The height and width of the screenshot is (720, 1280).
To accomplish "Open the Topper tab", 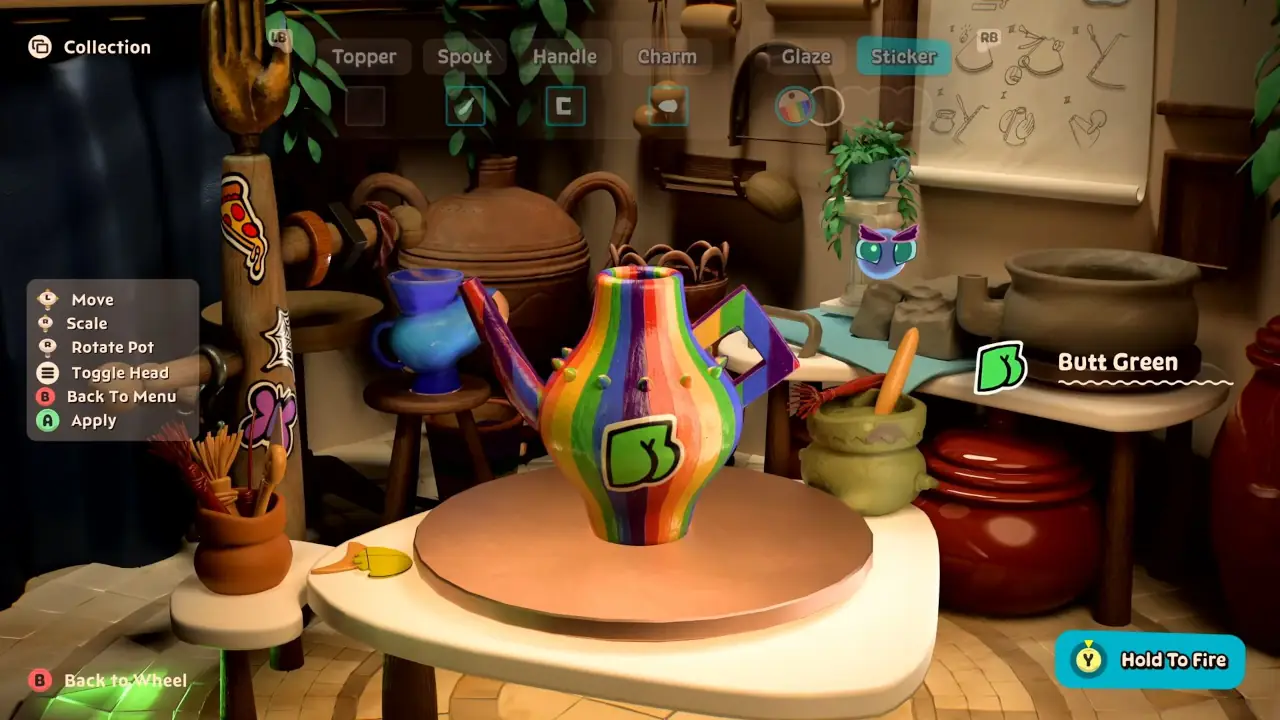I will pyautogui.click(x=365, y=56).
